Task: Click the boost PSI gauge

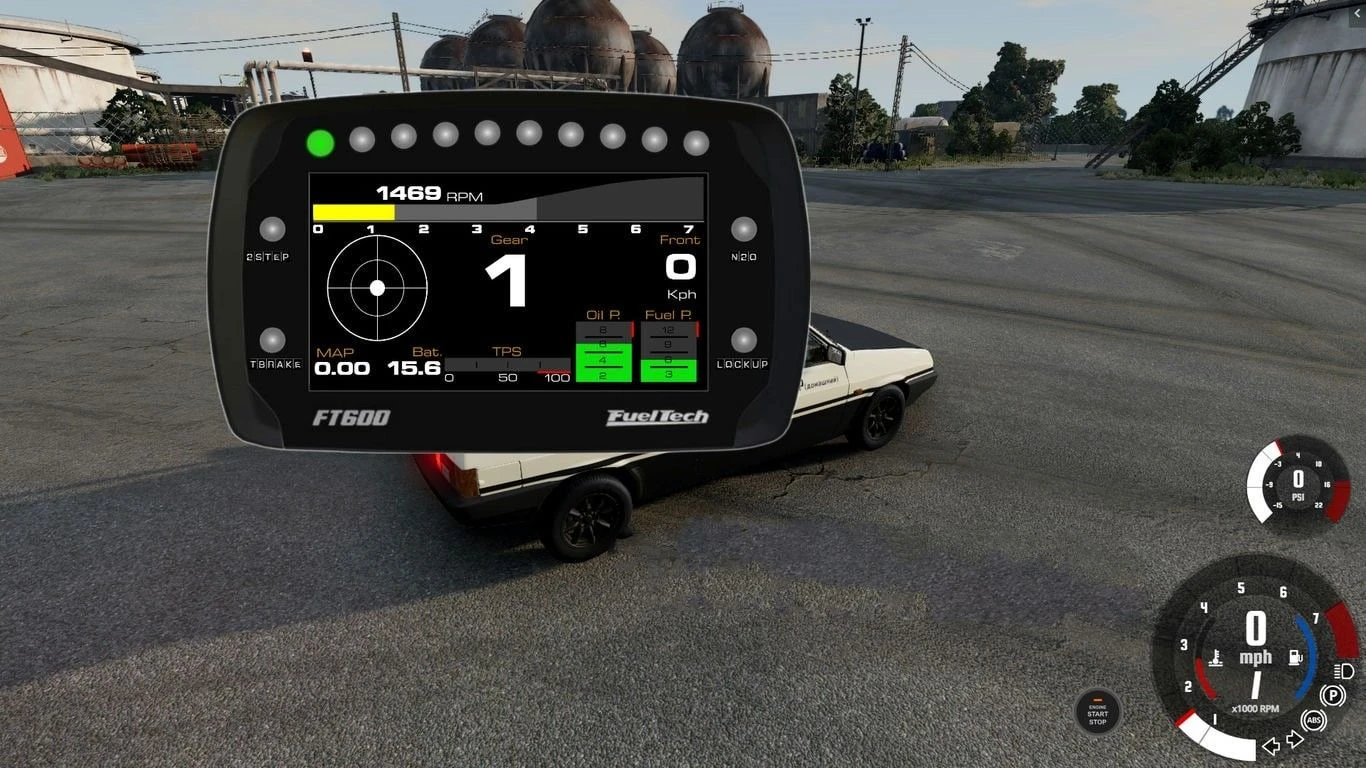Action: 1297,487
